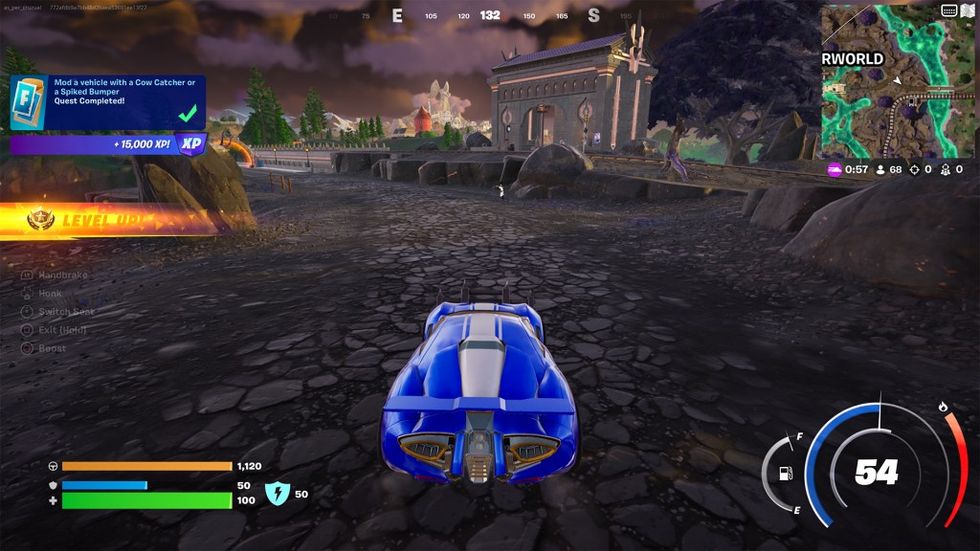Click the purple XP badge

(190, 145)
